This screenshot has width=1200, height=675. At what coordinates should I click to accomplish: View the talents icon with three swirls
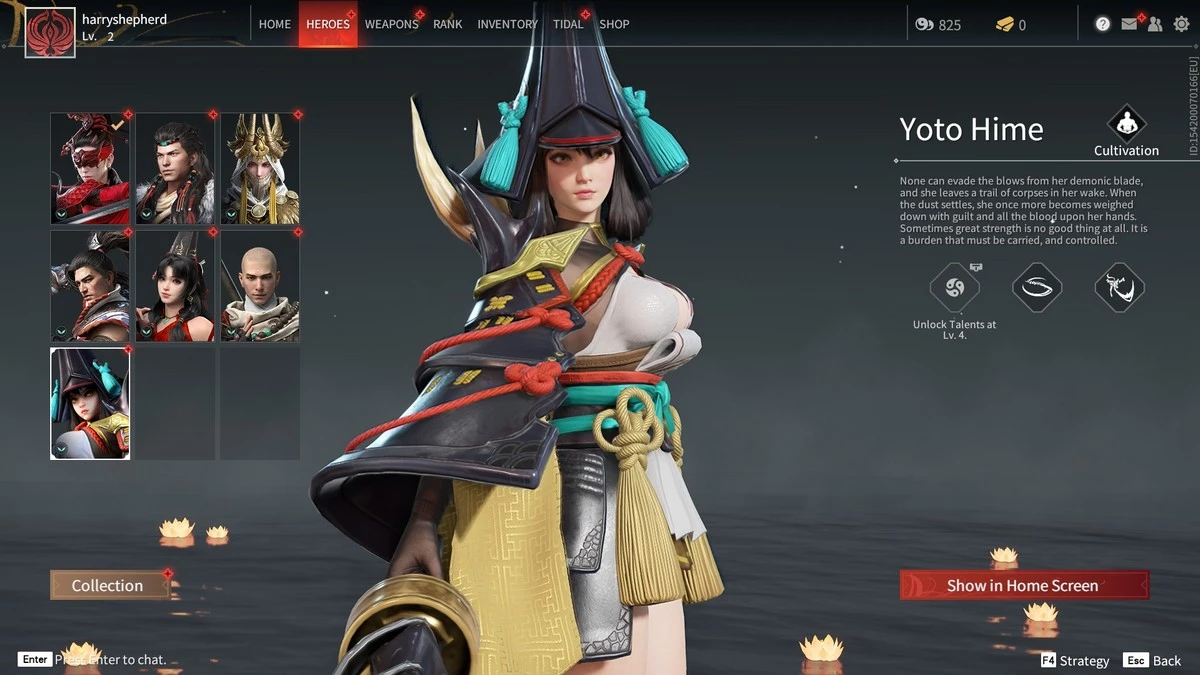[954, 288]
